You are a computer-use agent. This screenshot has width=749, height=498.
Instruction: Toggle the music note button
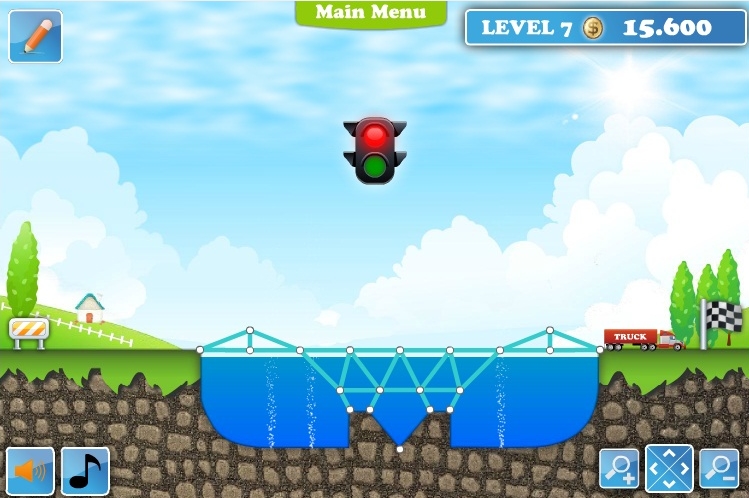[85, 470]
